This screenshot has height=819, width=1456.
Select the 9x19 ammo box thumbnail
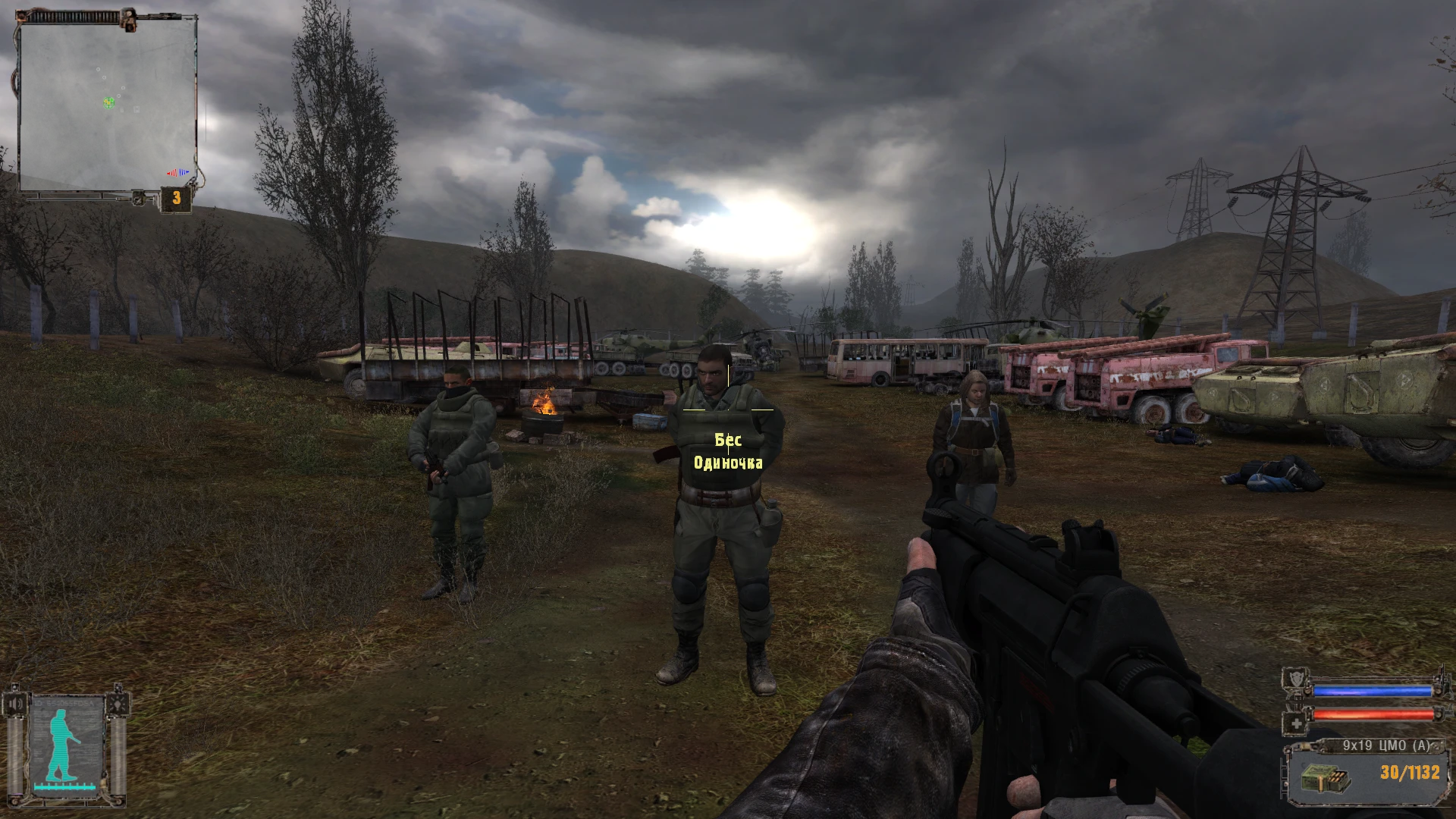click(1327, 779)
